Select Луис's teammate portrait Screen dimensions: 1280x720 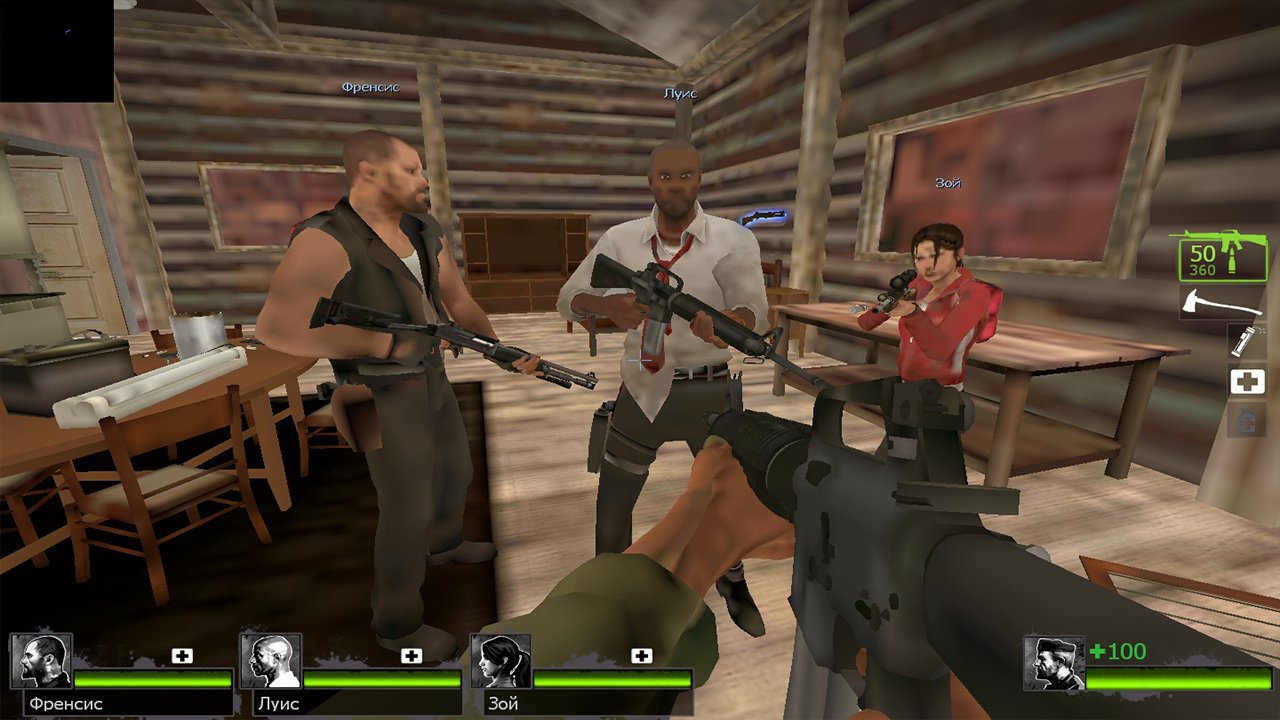[271, 661]
